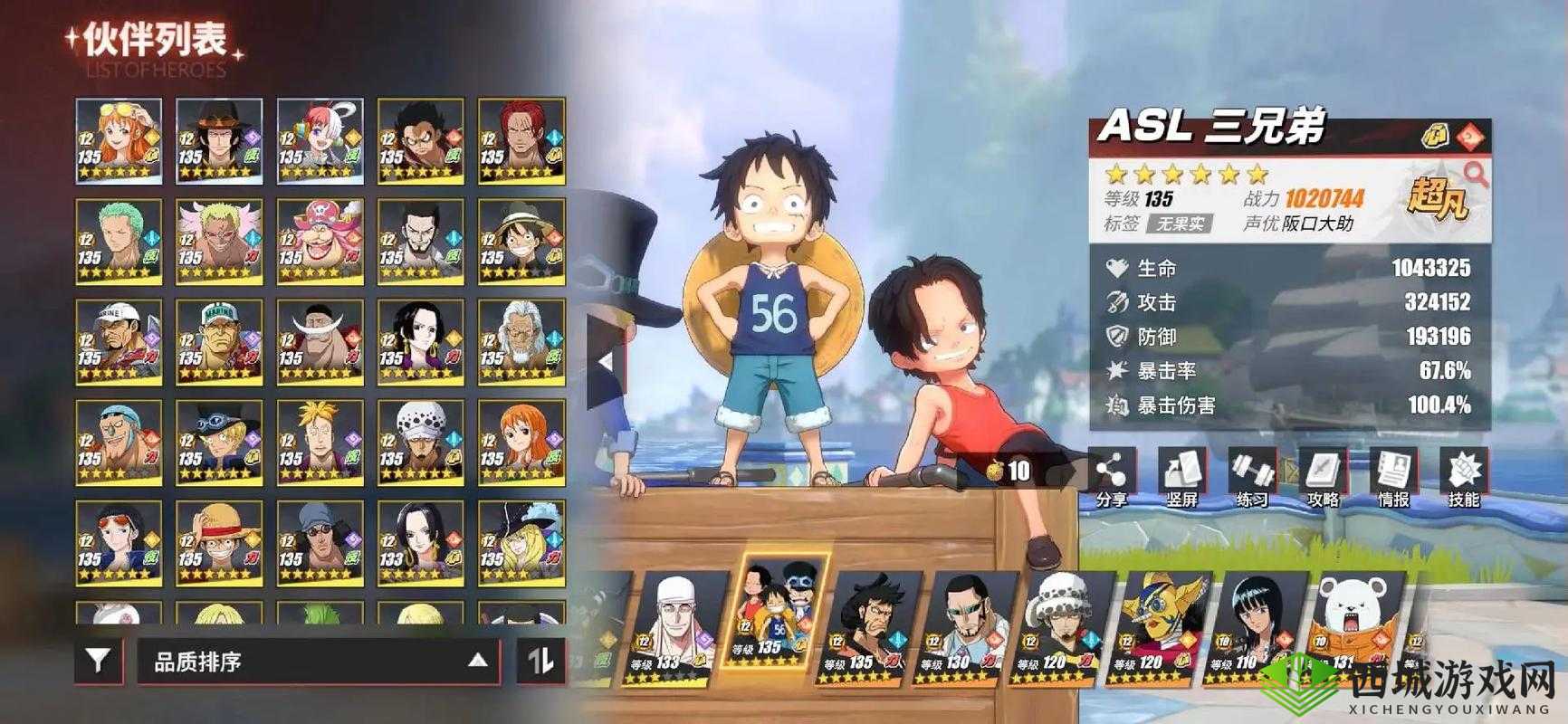The image size is (1568, 724).
Task: Open the 攻略 strategy guide
Action: click(1322, 476)
